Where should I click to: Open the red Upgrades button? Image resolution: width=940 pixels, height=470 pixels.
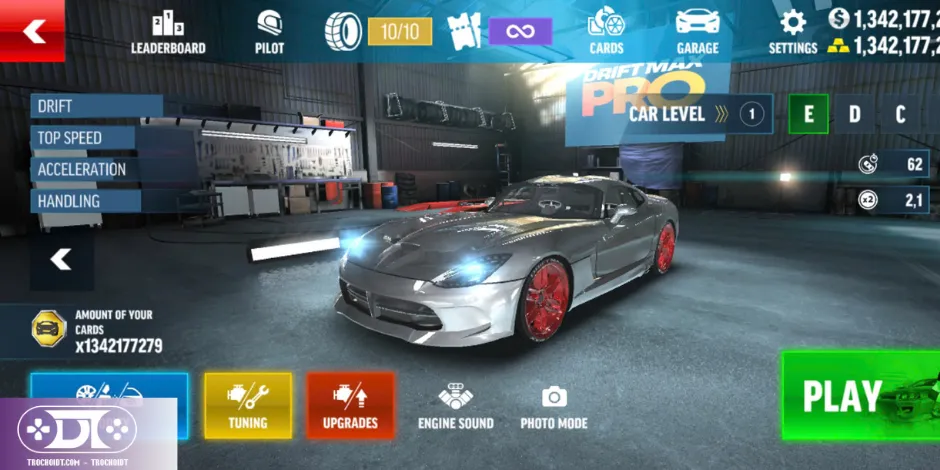click(350, 405)
